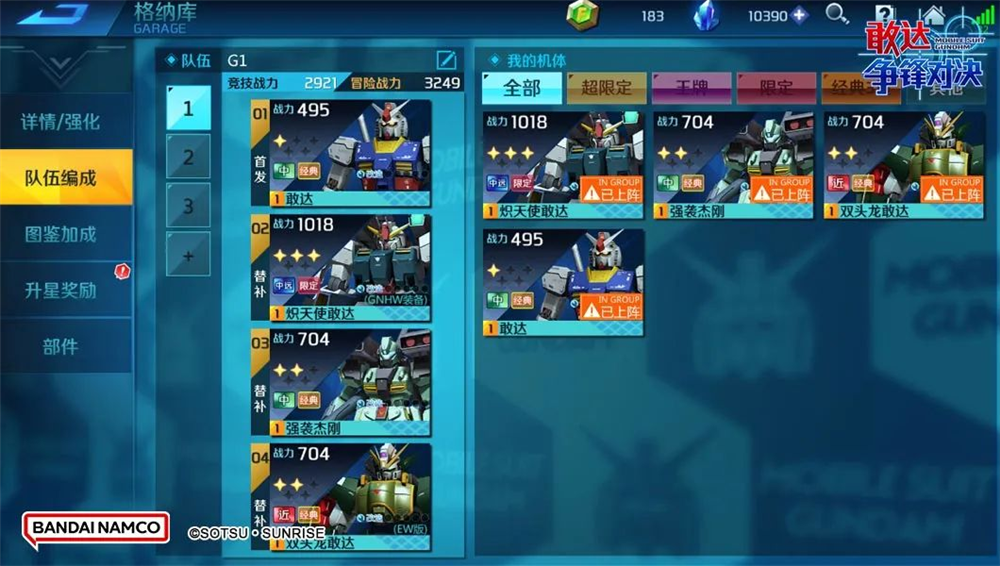The height and width of the screenshot is (566, 1000).
Task: Switch to the 超限定 filter tab
Action: pos(606,88)
